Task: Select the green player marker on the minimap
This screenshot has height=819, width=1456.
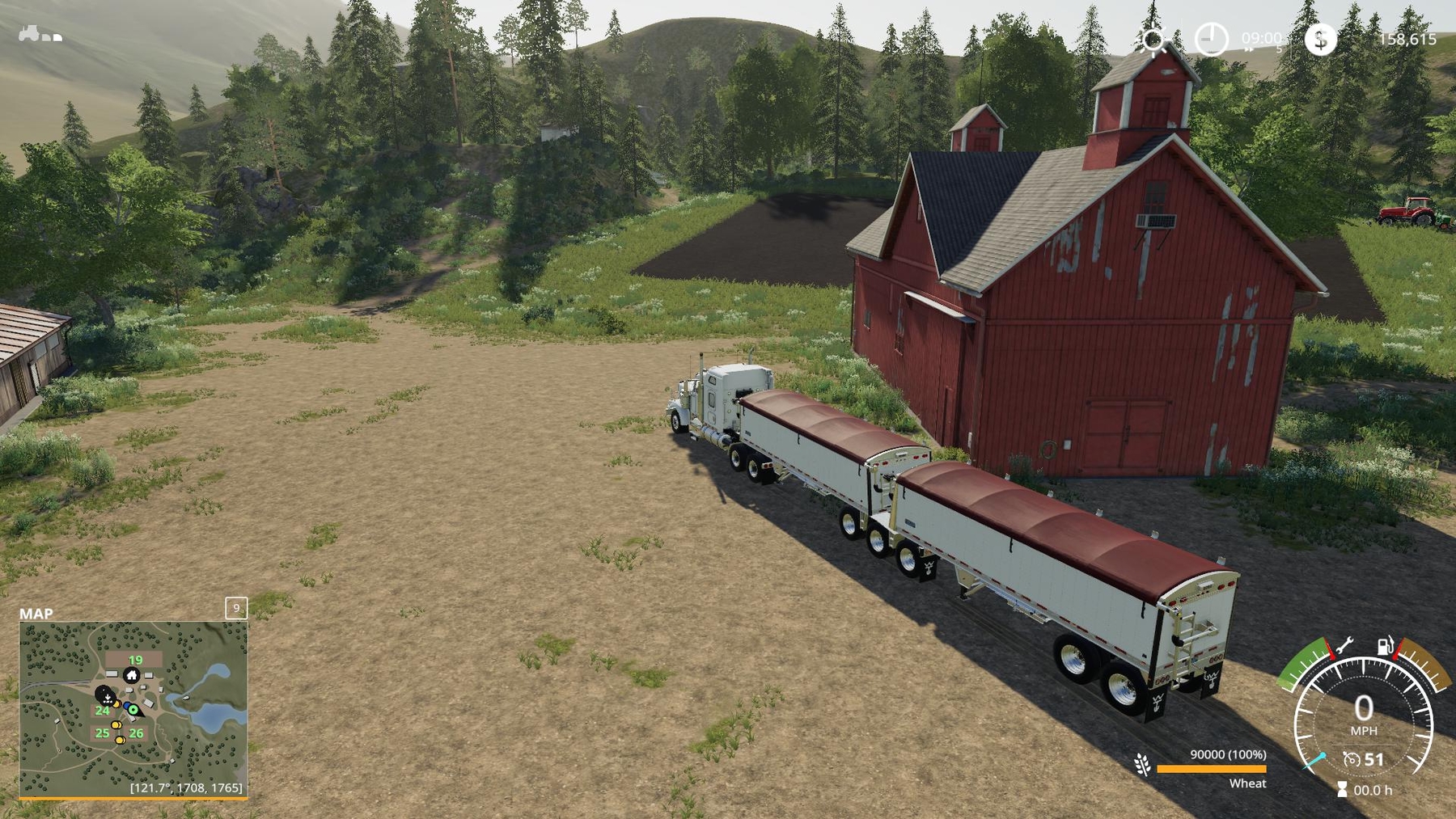Action: click(133, 710)
